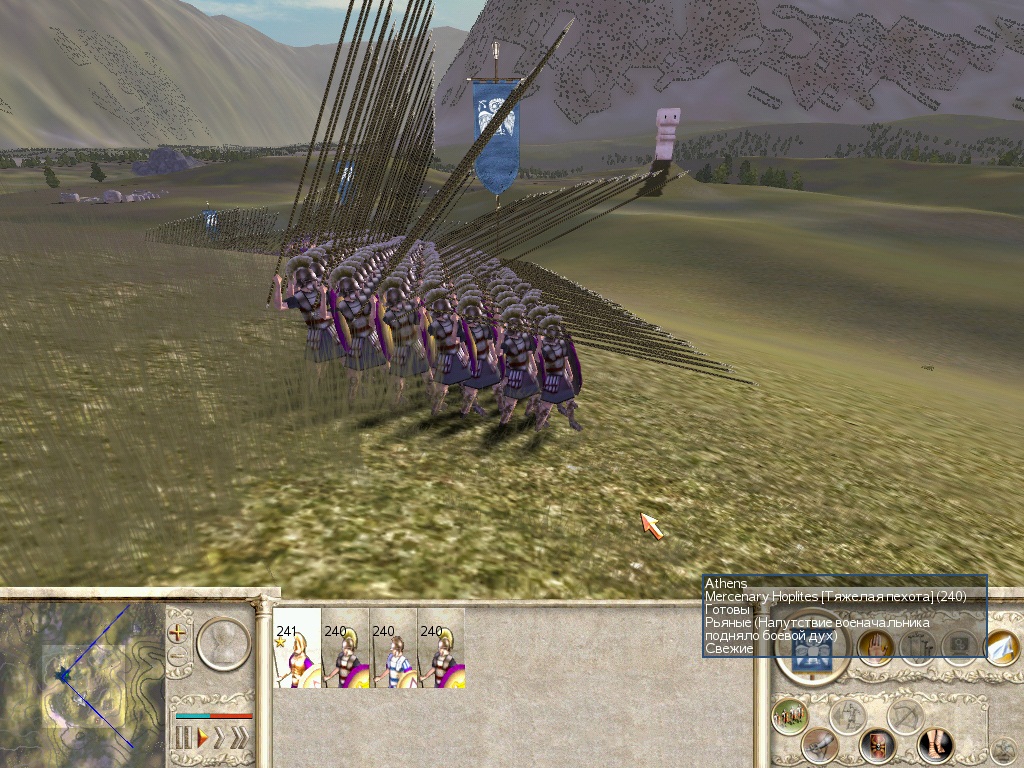Set battle speed to normal play
The height and width of the screenshot is (768, 1024).
[x=202, y=738]
